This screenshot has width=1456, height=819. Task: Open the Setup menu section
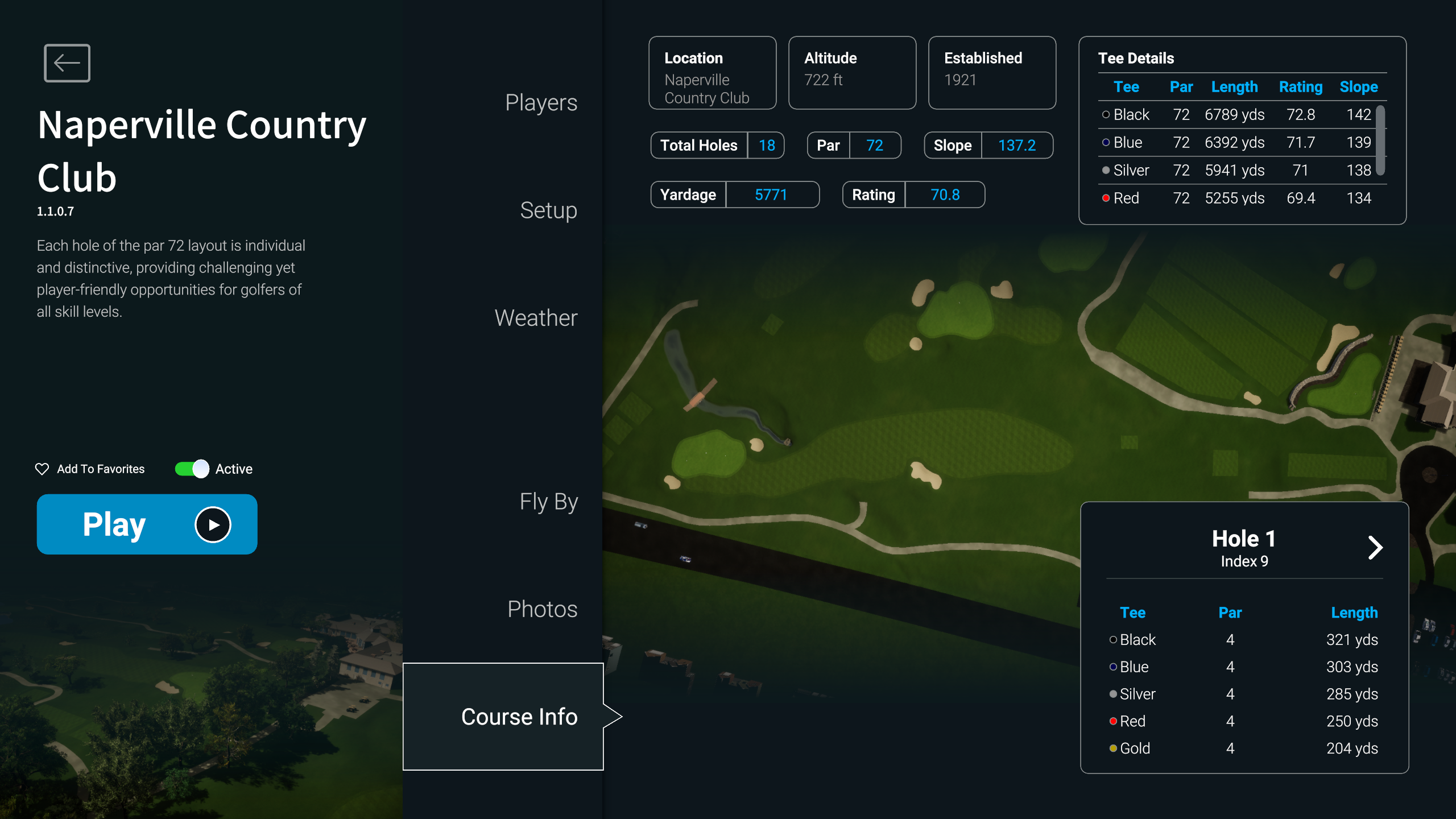tap(548, 210)
